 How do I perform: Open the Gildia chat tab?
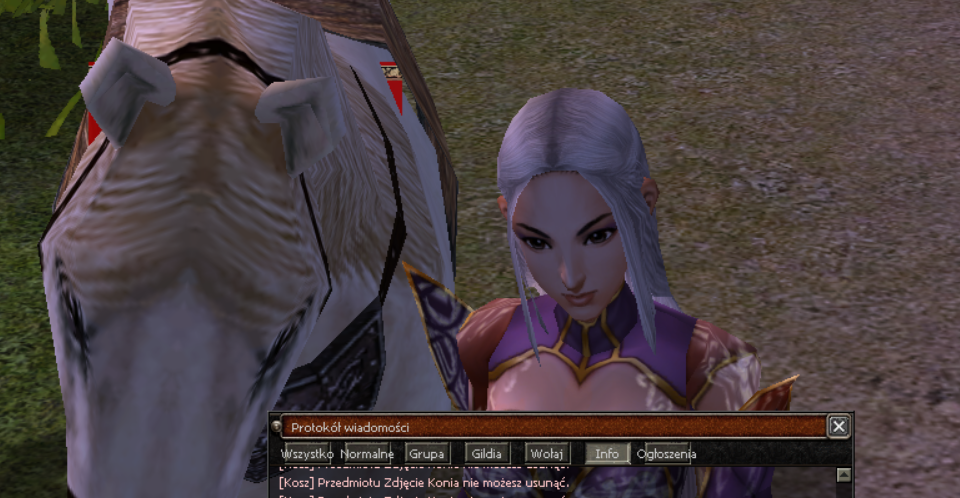coord(488,453)
